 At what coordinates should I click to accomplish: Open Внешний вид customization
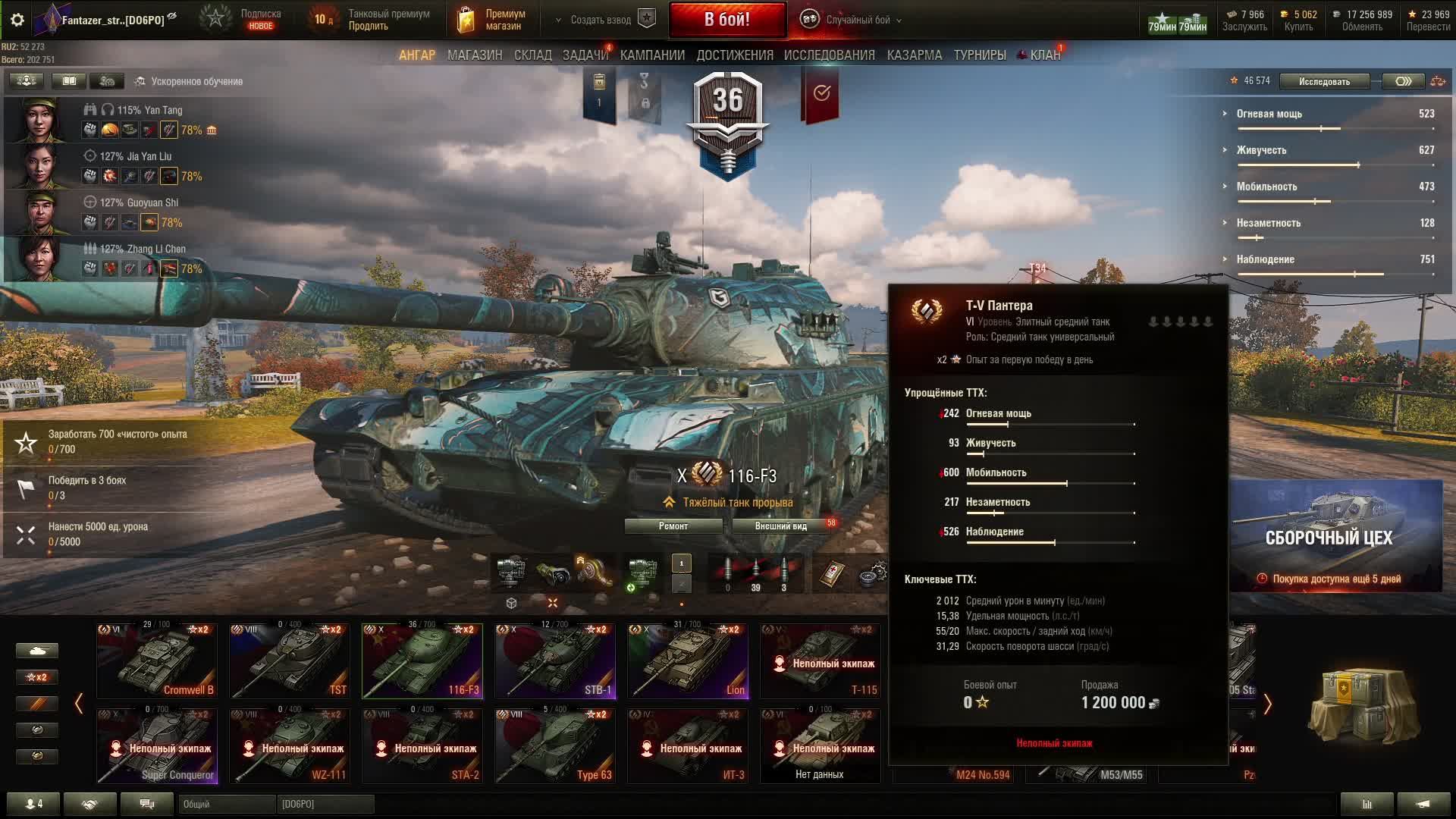[781, 526]
